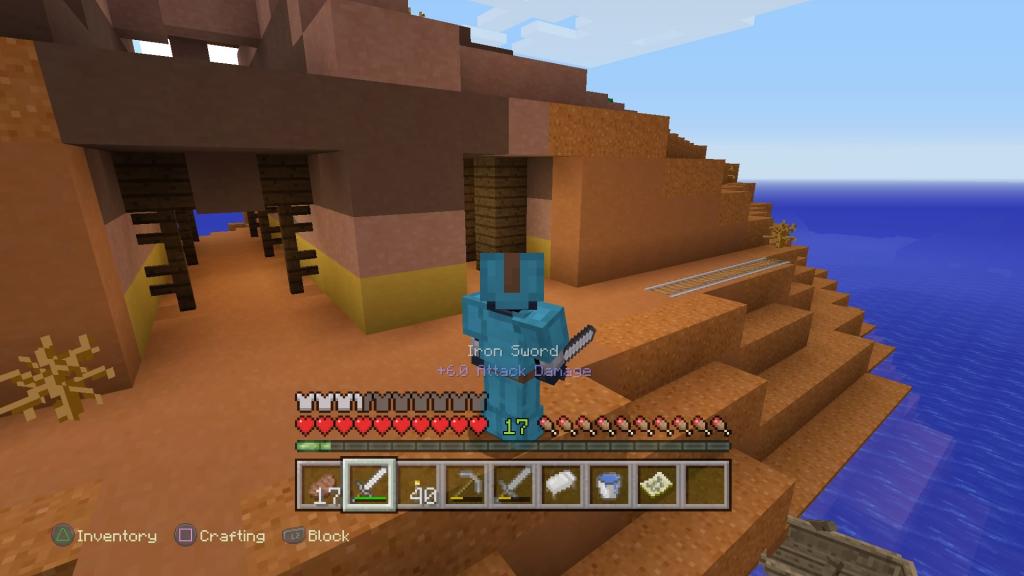Select the water bucket slot
The width and height of the screenshot is (1024, 576).
coord(609,485)
